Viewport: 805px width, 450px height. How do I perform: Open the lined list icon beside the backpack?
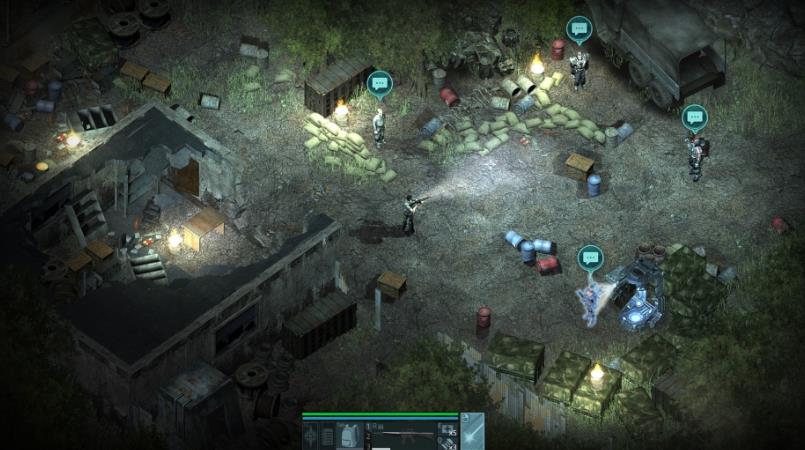[x=328, y=436]
